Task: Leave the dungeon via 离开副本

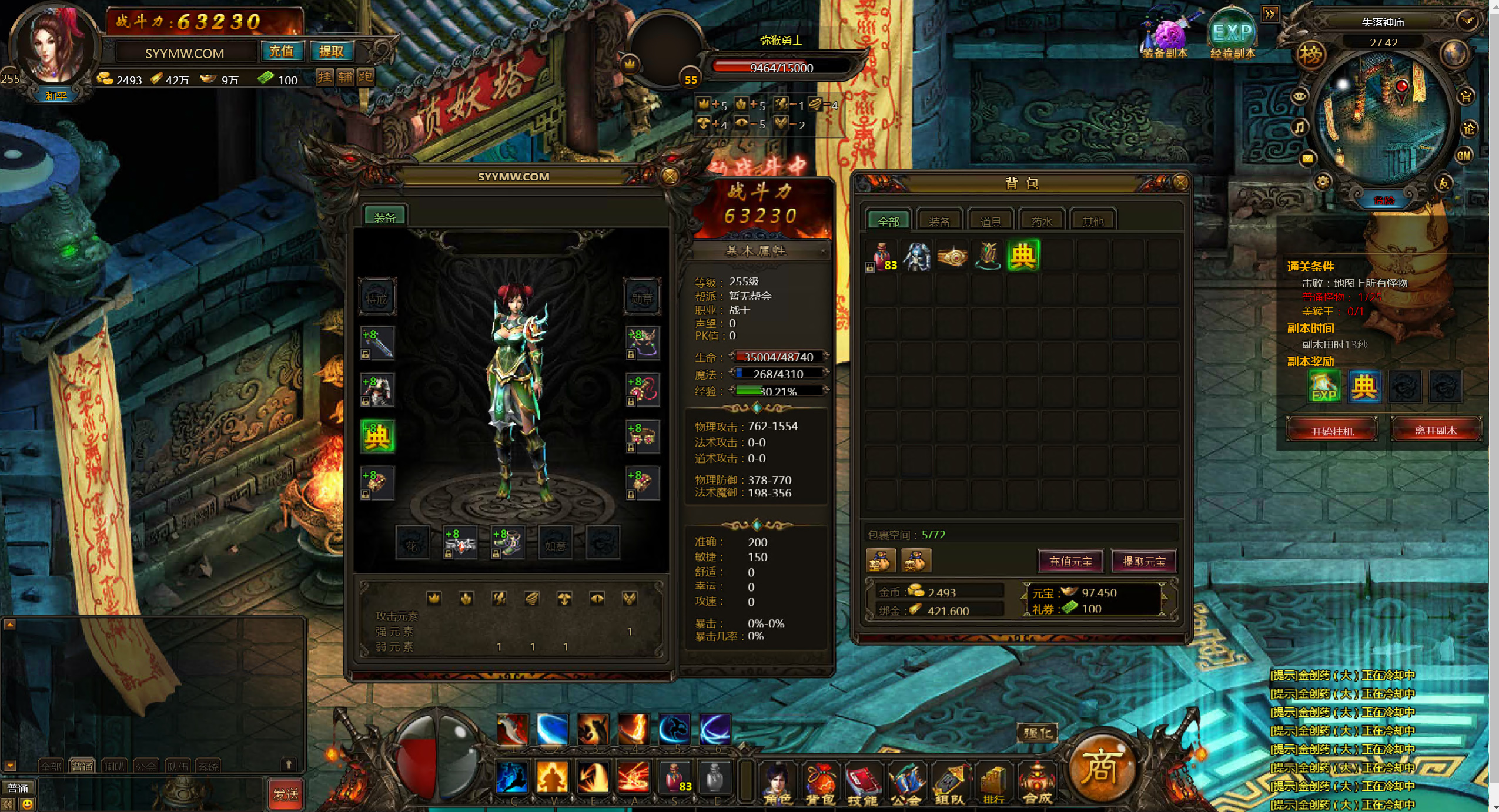Action: [1435, 430]
